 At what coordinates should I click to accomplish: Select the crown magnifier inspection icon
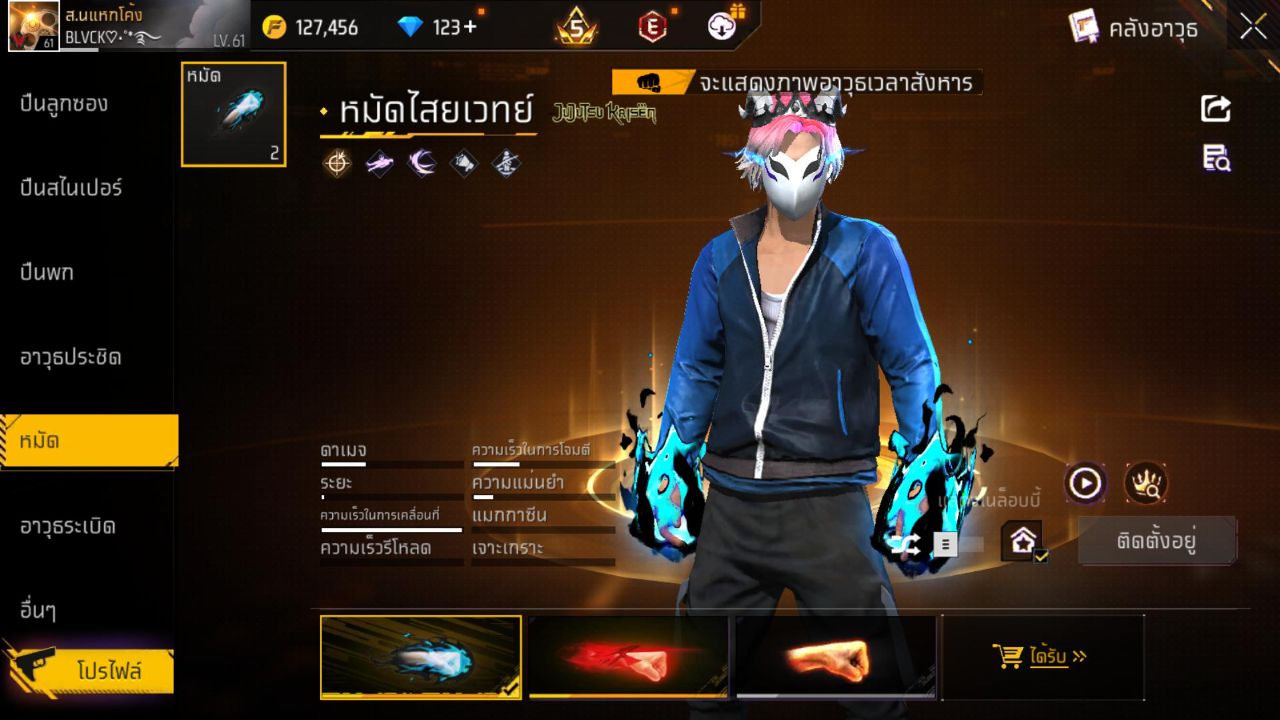click(1146, 483)
